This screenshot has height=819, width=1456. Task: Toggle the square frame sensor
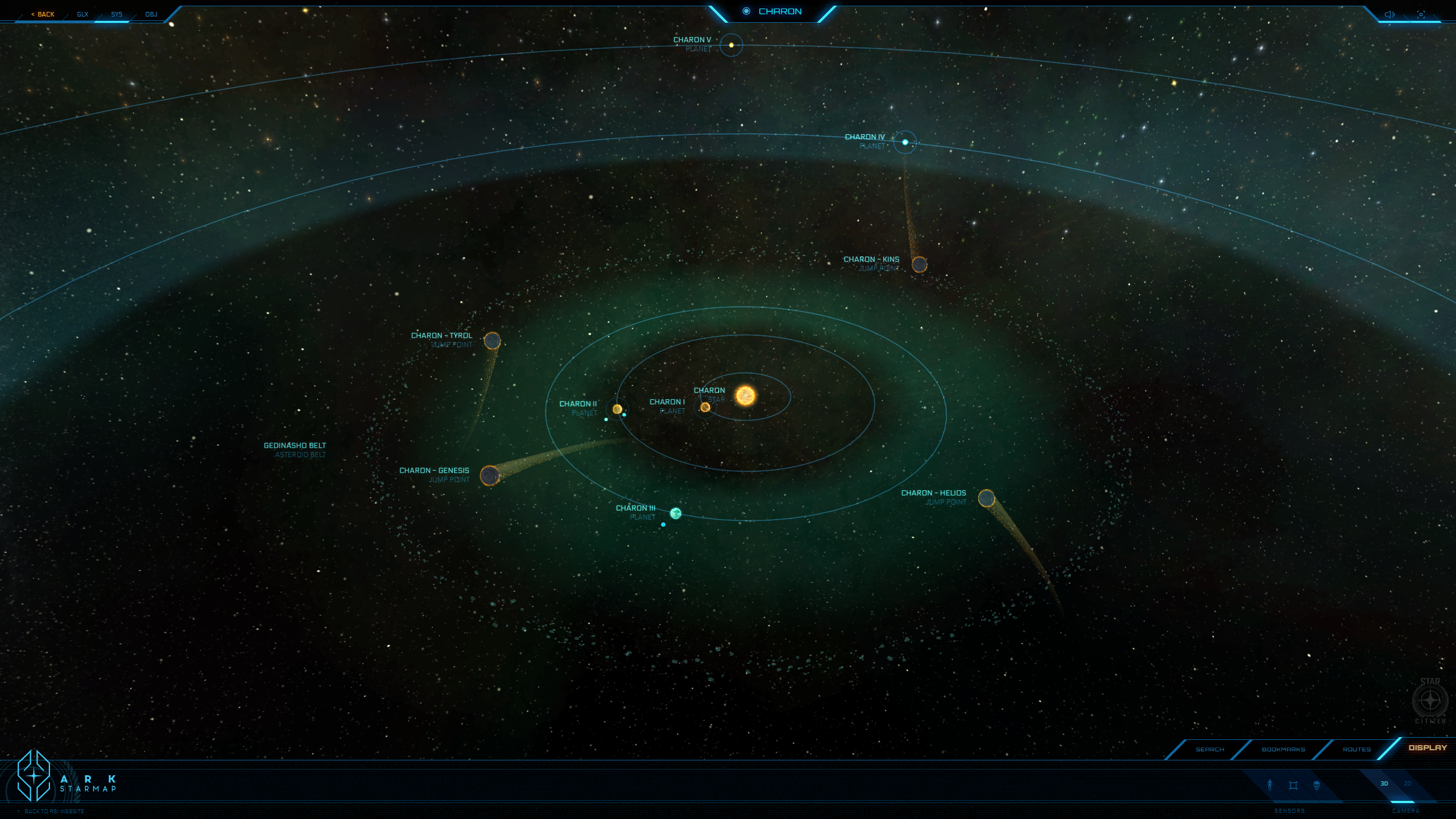[1293, 785]
